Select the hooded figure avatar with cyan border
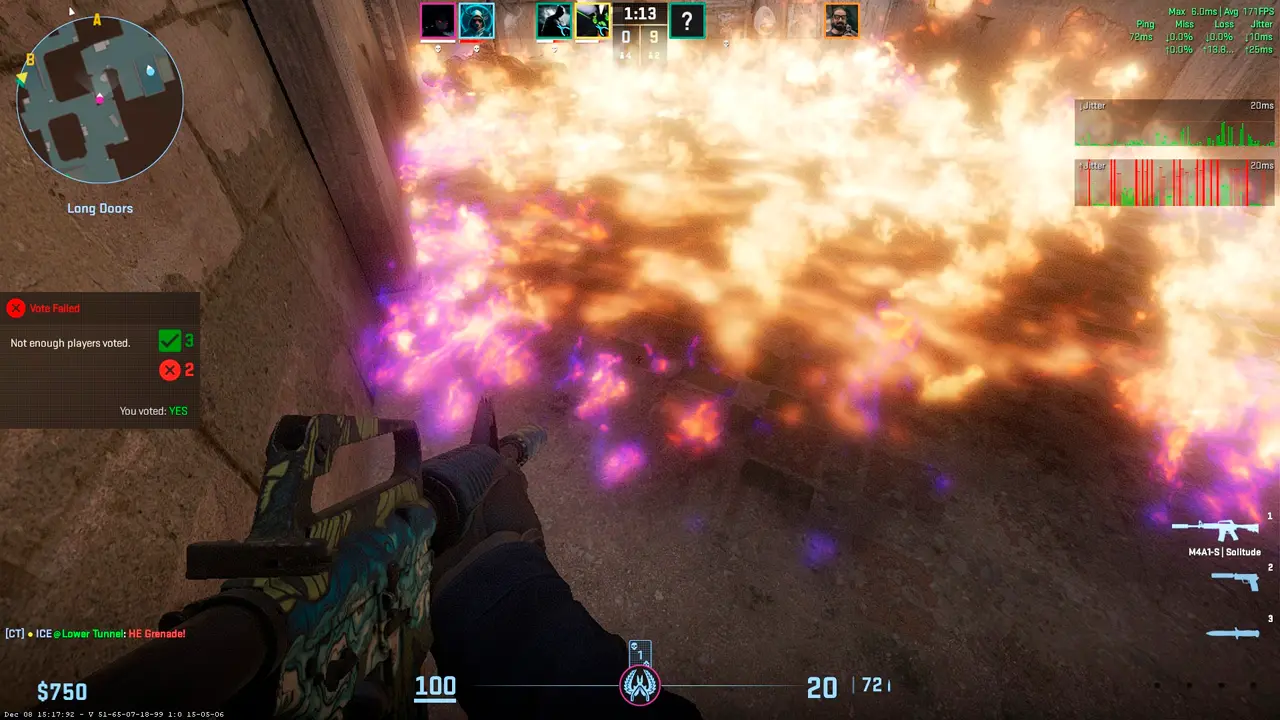 pyautogui.click(x=476, y=21)
